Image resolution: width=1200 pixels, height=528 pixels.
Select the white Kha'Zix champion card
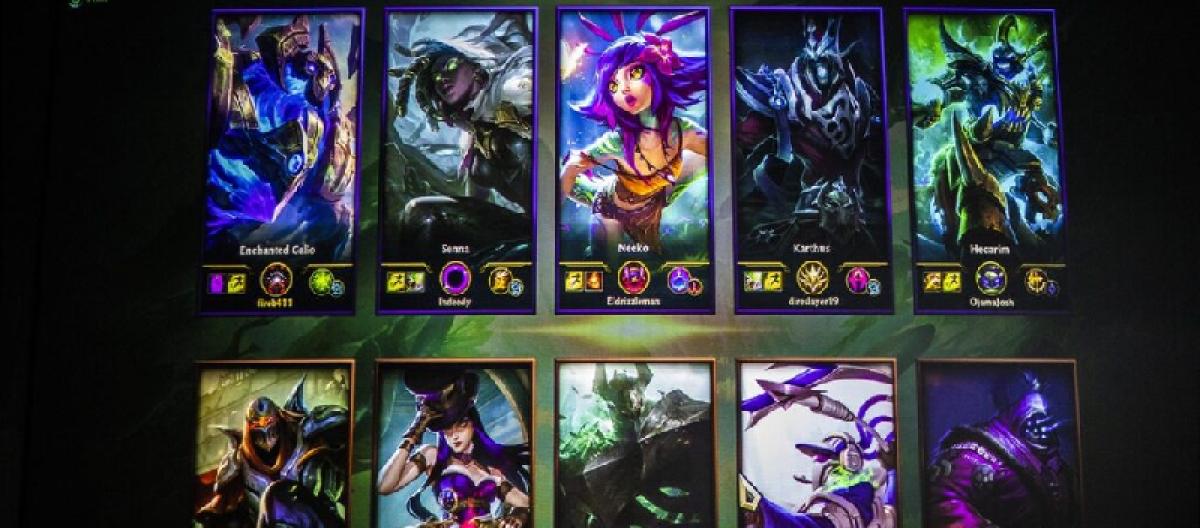pos(816,445)
